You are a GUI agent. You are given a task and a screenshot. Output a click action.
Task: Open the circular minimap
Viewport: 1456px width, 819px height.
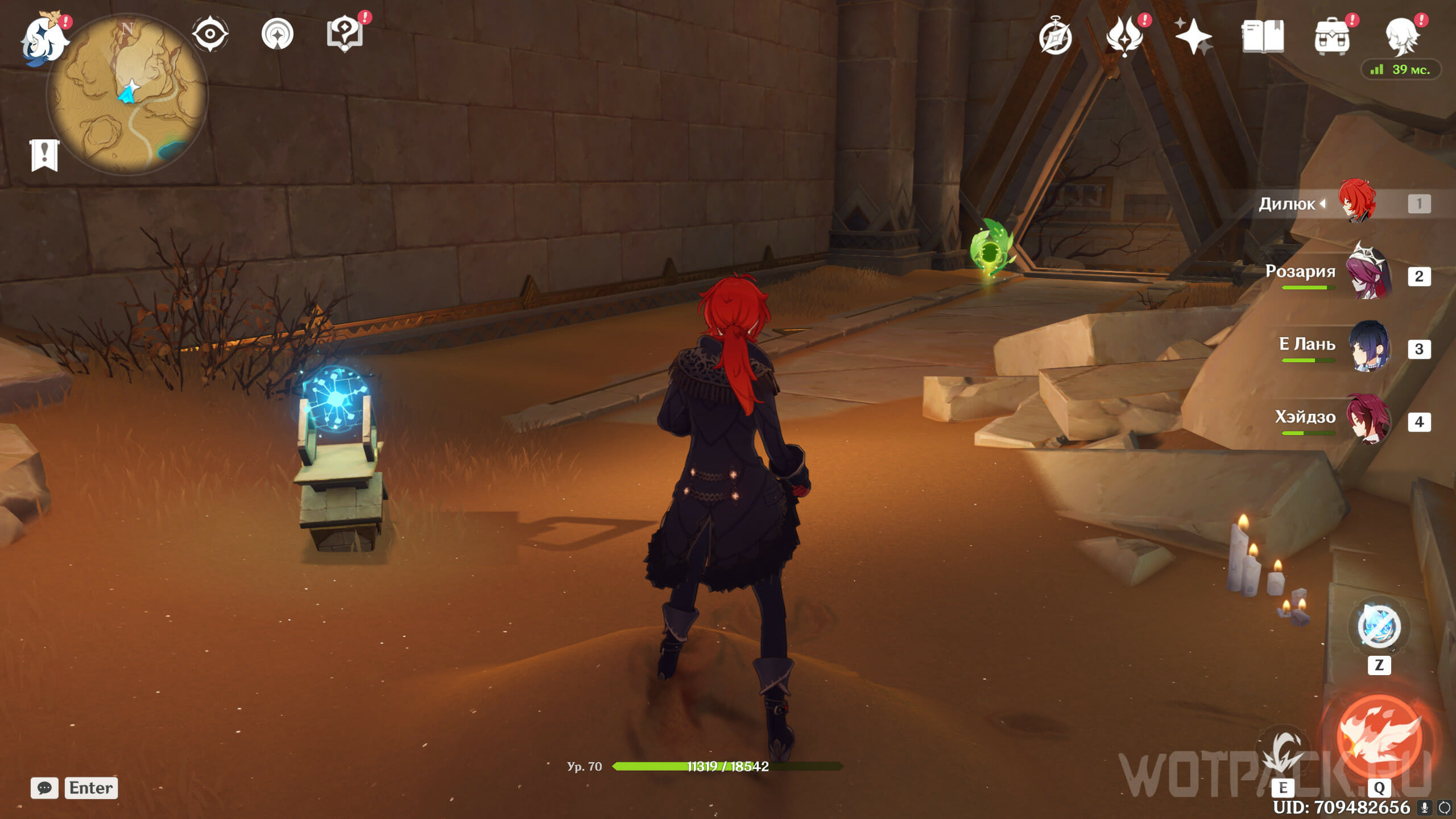click(x=127, y=94)
